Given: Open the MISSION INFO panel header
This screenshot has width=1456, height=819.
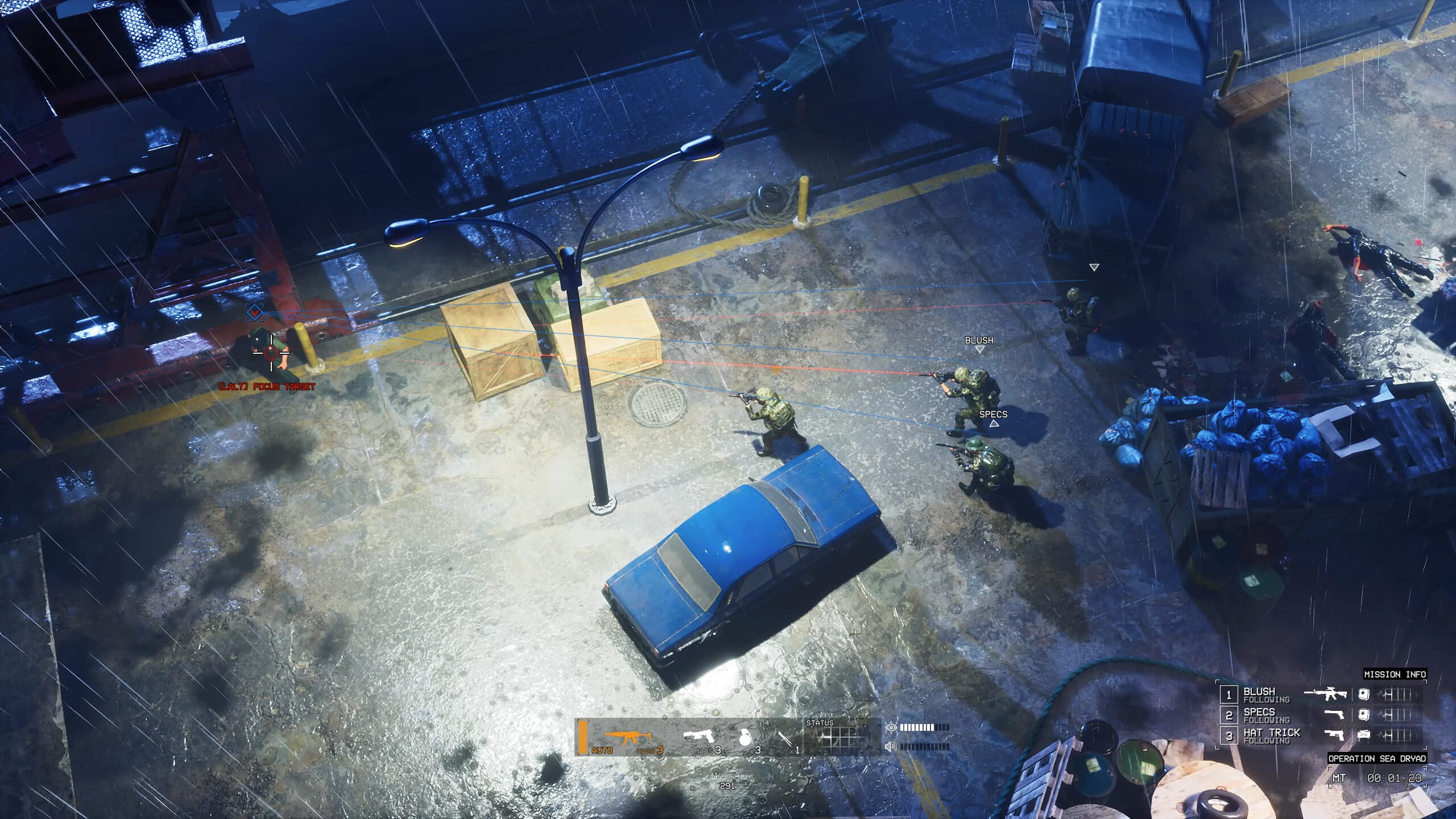Looking at the screenshot, I should pyautogui.click(x=1396, y=675).
